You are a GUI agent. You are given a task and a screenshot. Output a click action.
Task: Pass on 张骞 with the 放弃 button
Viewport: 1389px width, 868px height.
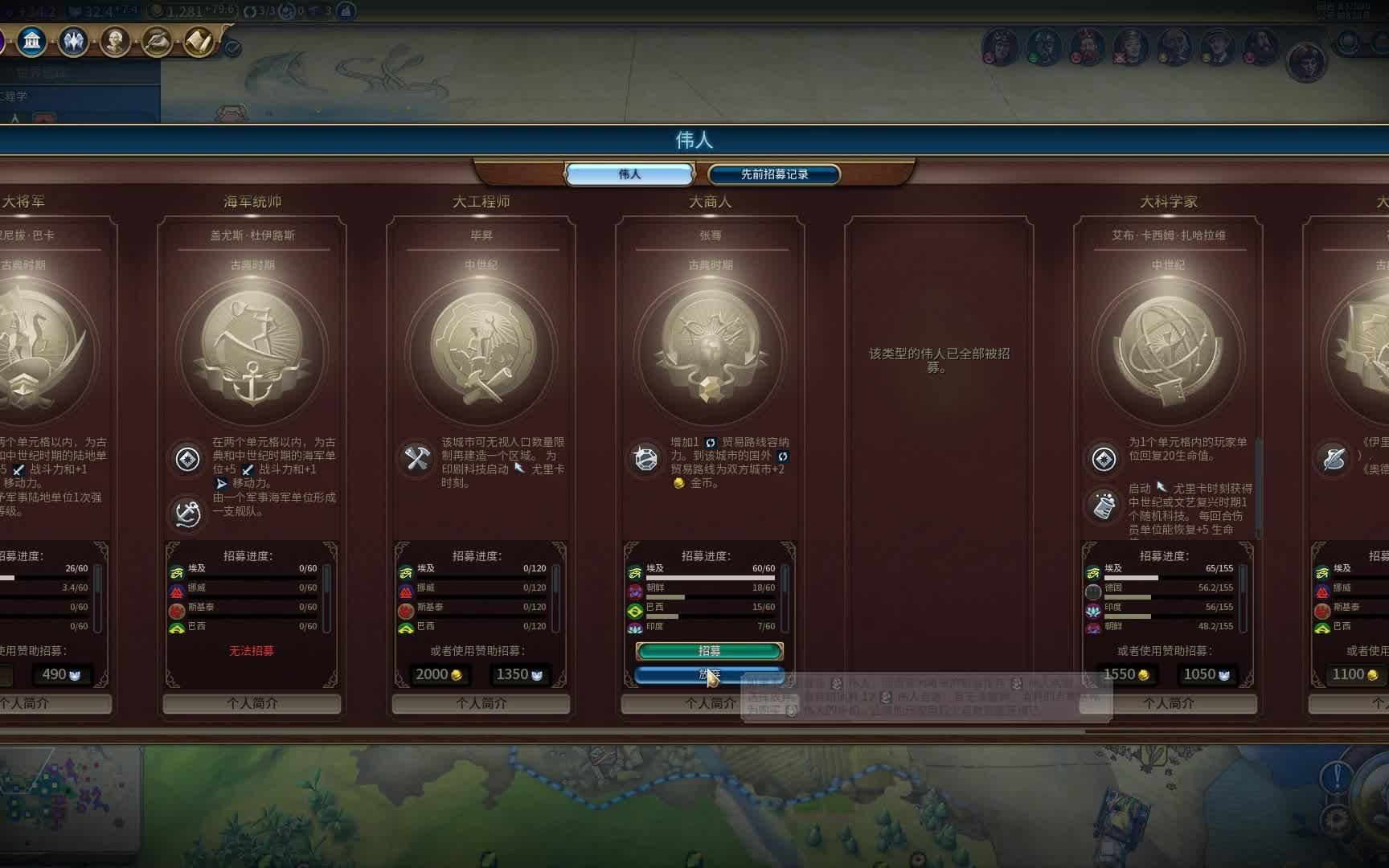(x=709, y=674)
